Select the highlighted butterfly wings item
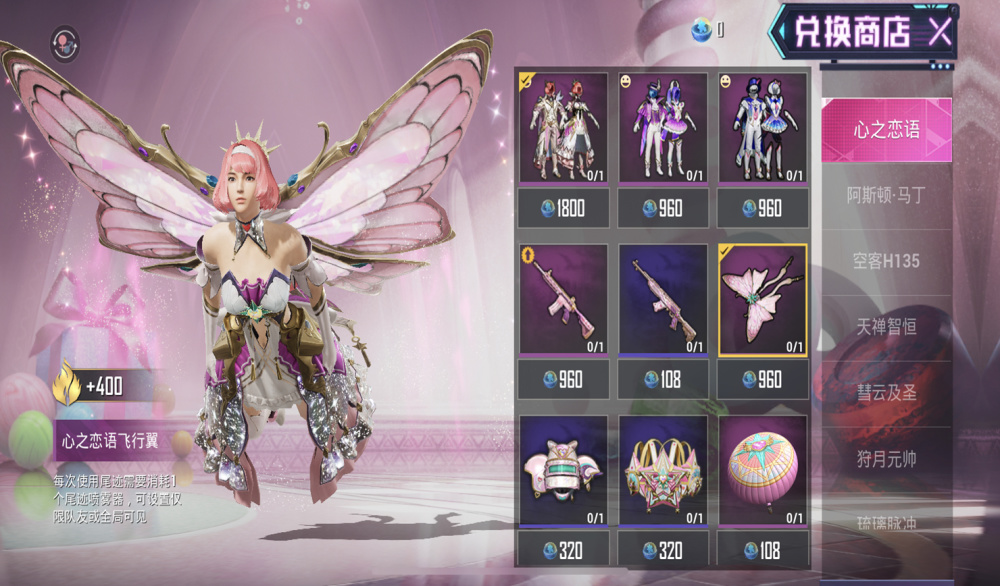The height and width of the screenshot is (586, 1000). pyautogui.click(x=763, y=300)
